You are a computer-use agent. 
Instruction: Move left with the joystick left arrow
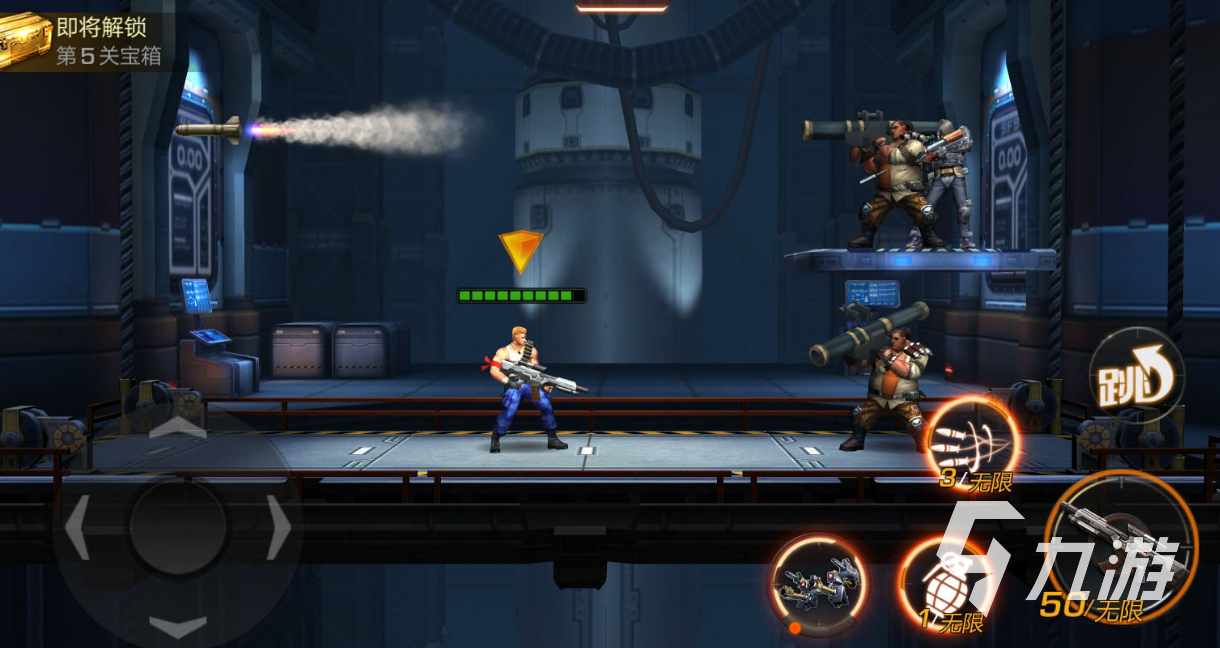(x=78, y=527)
